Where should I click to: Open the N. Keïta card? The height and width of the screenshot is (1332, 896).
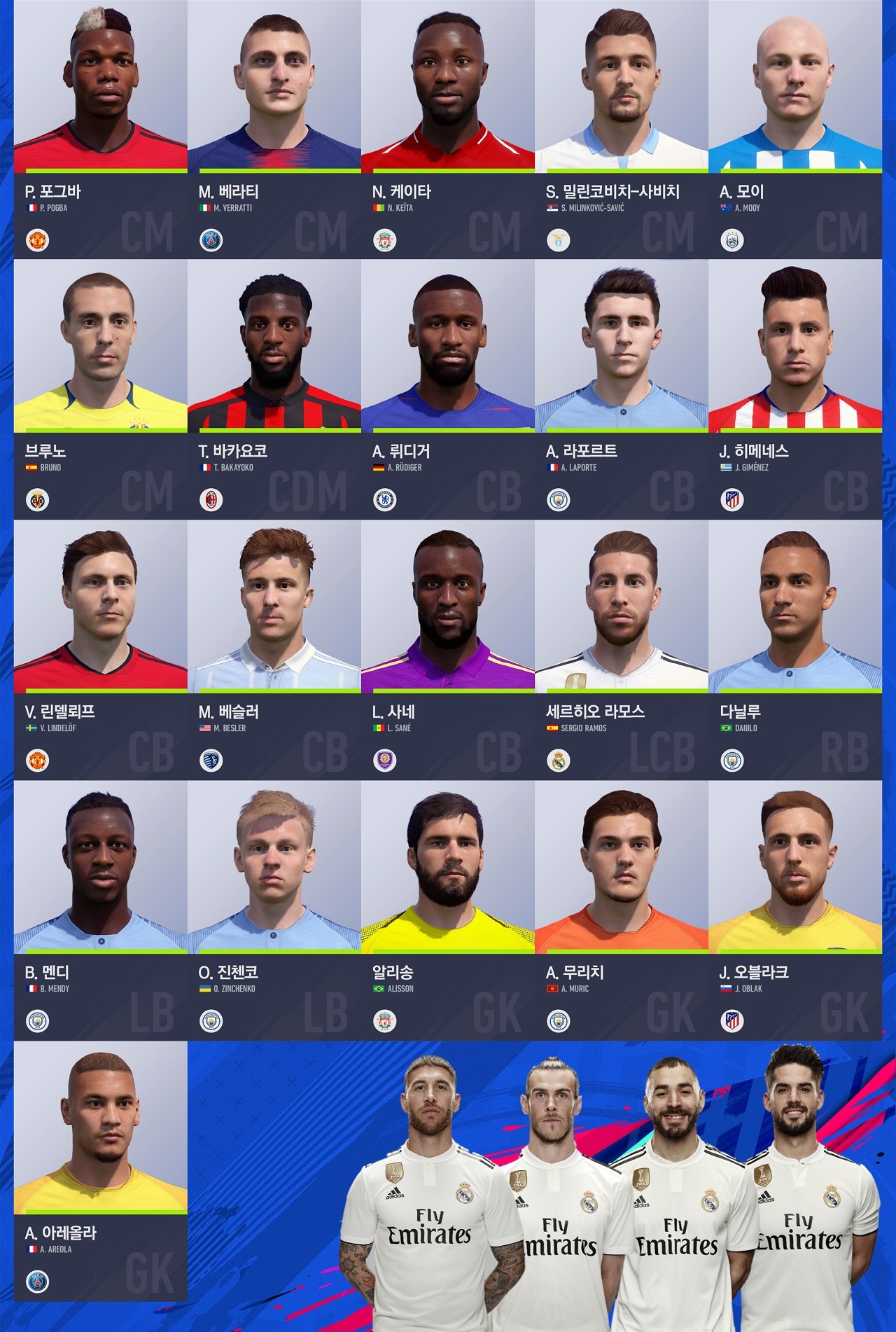[x=447, y=130]
